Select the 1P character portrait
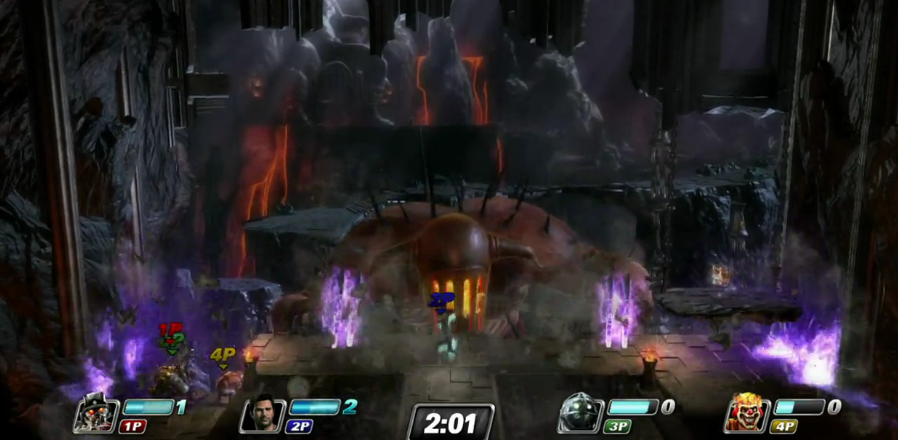Viewport: 898px width, 440px height. click(x=96, y=413)
